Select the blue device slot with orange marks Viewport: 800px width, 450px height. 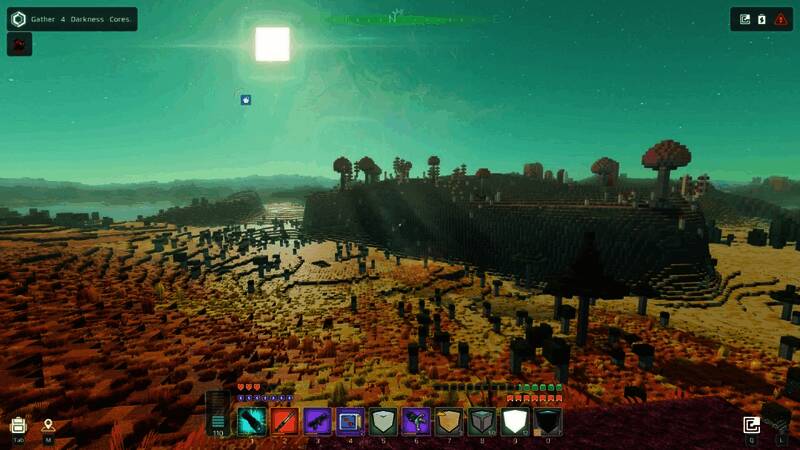coord(350,421)
